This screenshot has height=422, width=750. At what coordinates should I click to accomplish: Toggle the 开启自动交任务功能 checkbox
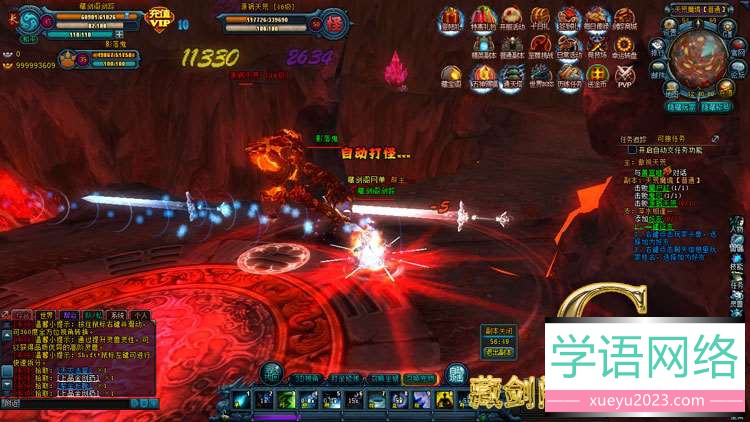(632, 149)
